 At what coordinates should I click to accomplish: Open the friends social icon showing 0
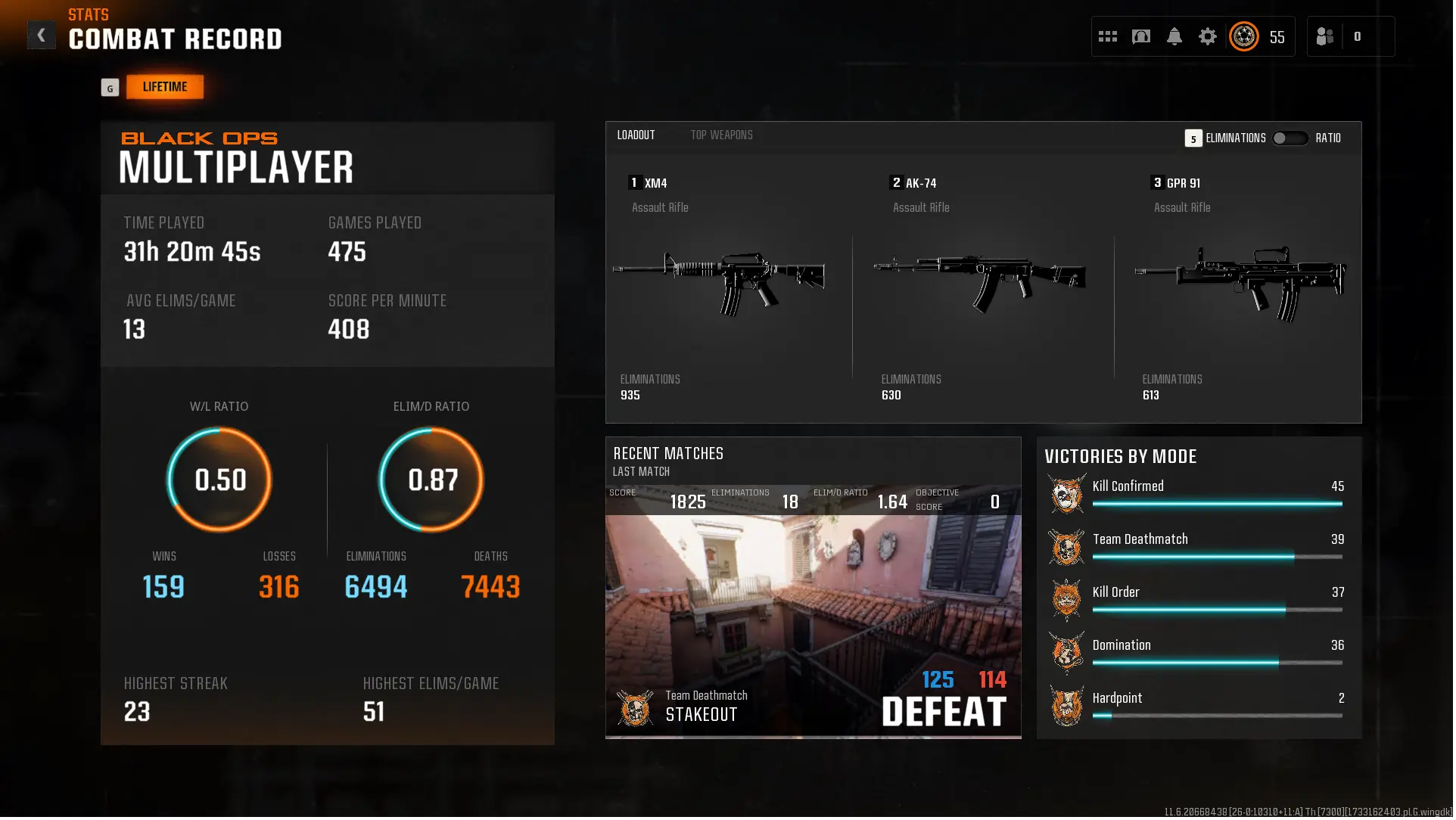1326,36
